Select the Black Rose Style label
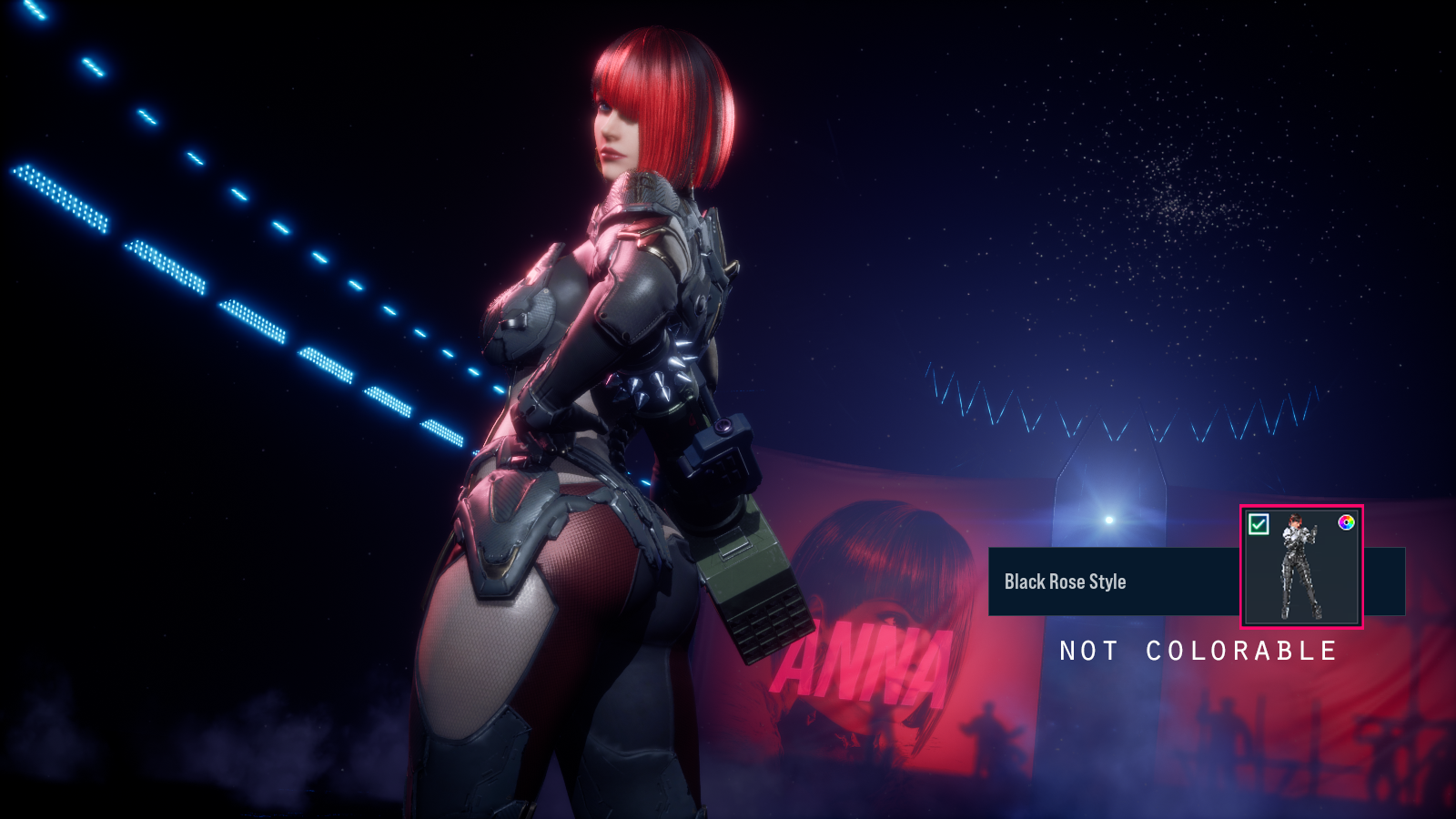 tap(1065, 581)
